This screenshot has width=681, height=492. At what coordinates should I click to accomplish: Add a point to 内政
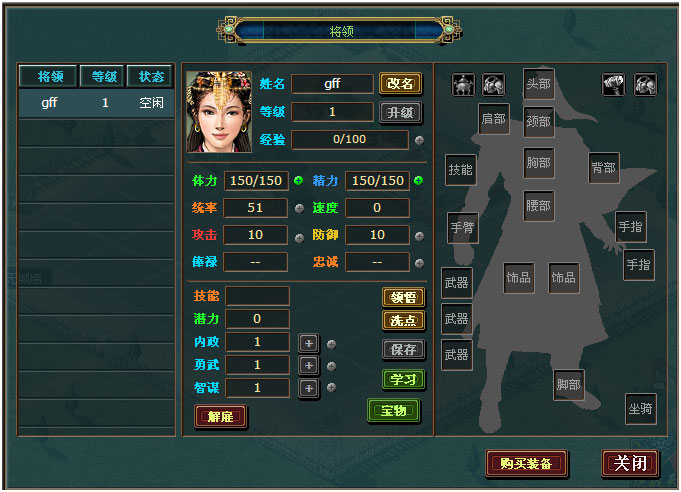coord(308,343)
